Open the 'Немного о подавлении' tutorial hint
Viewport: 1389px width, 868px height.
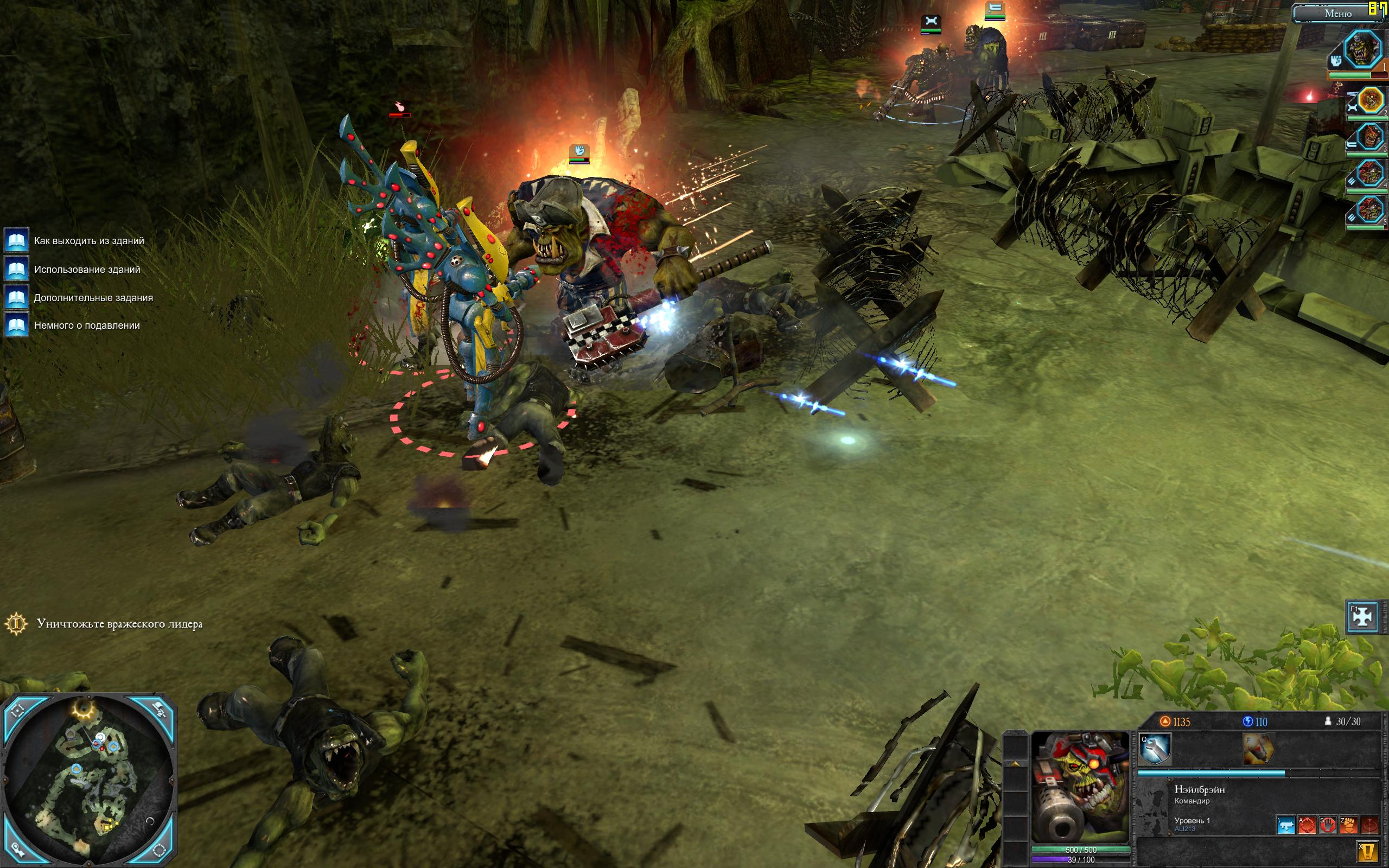[87, 325]
